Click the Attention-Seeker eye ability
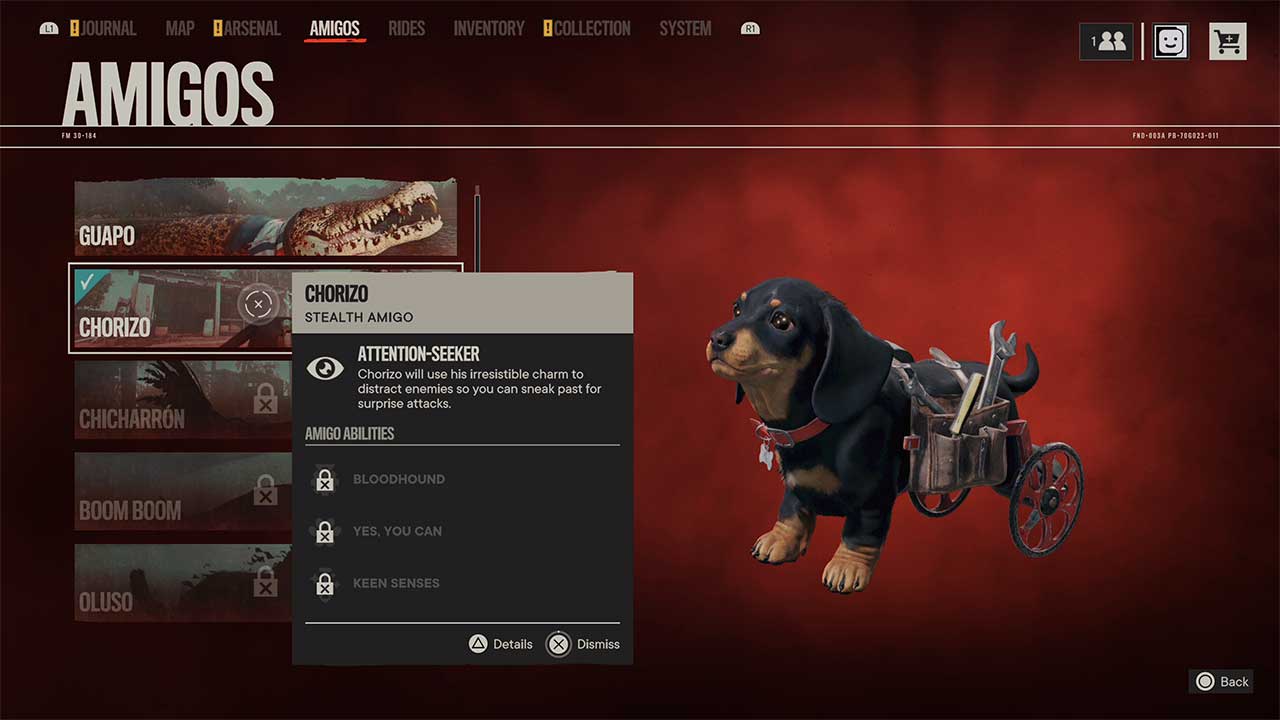The image size is (1280, 720). [x=325, y=368]
